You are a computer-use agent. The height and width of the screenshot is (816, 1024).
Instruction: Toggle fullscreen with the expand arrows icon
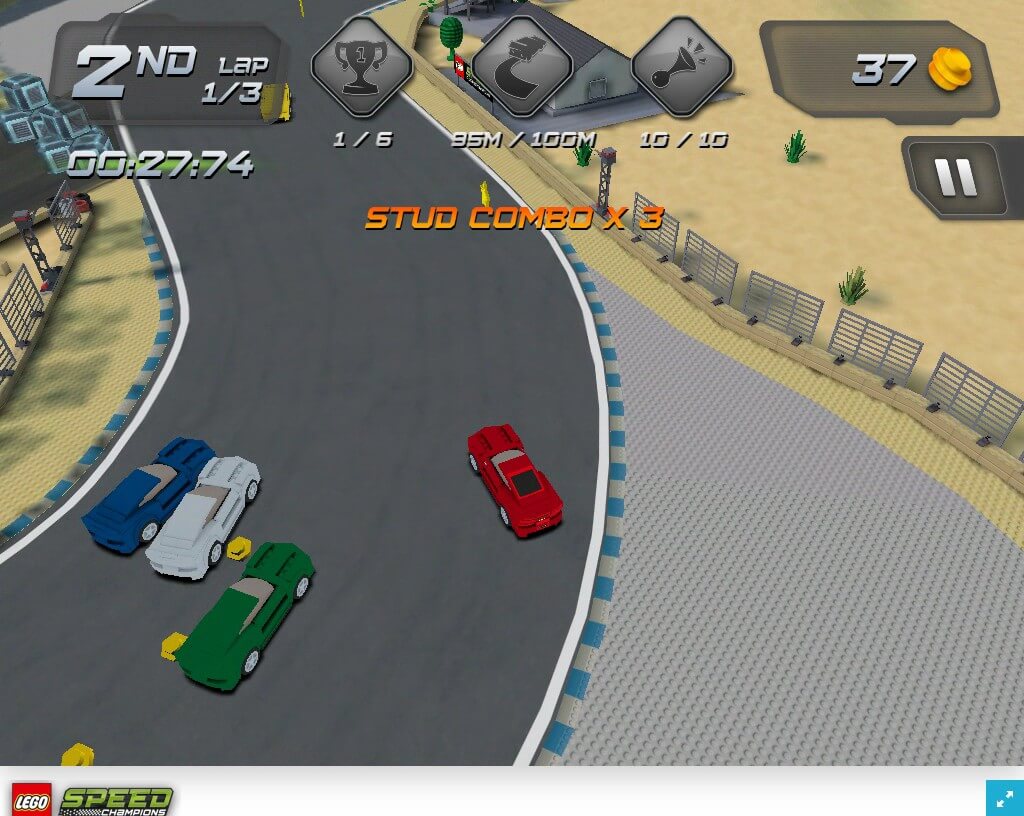pos(1002,797)
